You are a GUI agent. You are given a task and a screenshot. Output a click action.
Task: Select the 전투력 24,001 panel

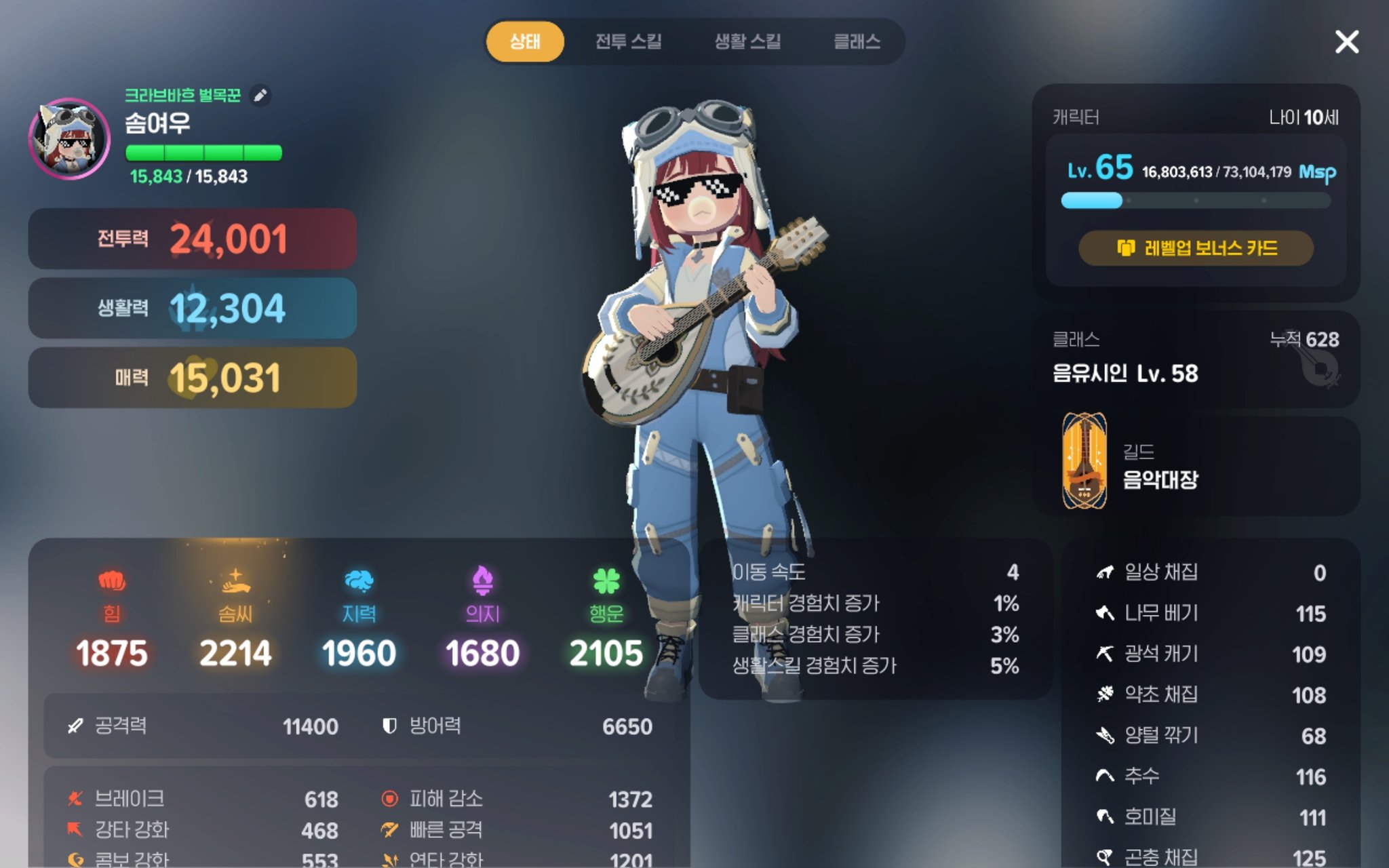pyautogui.click(x=193, y=239)
